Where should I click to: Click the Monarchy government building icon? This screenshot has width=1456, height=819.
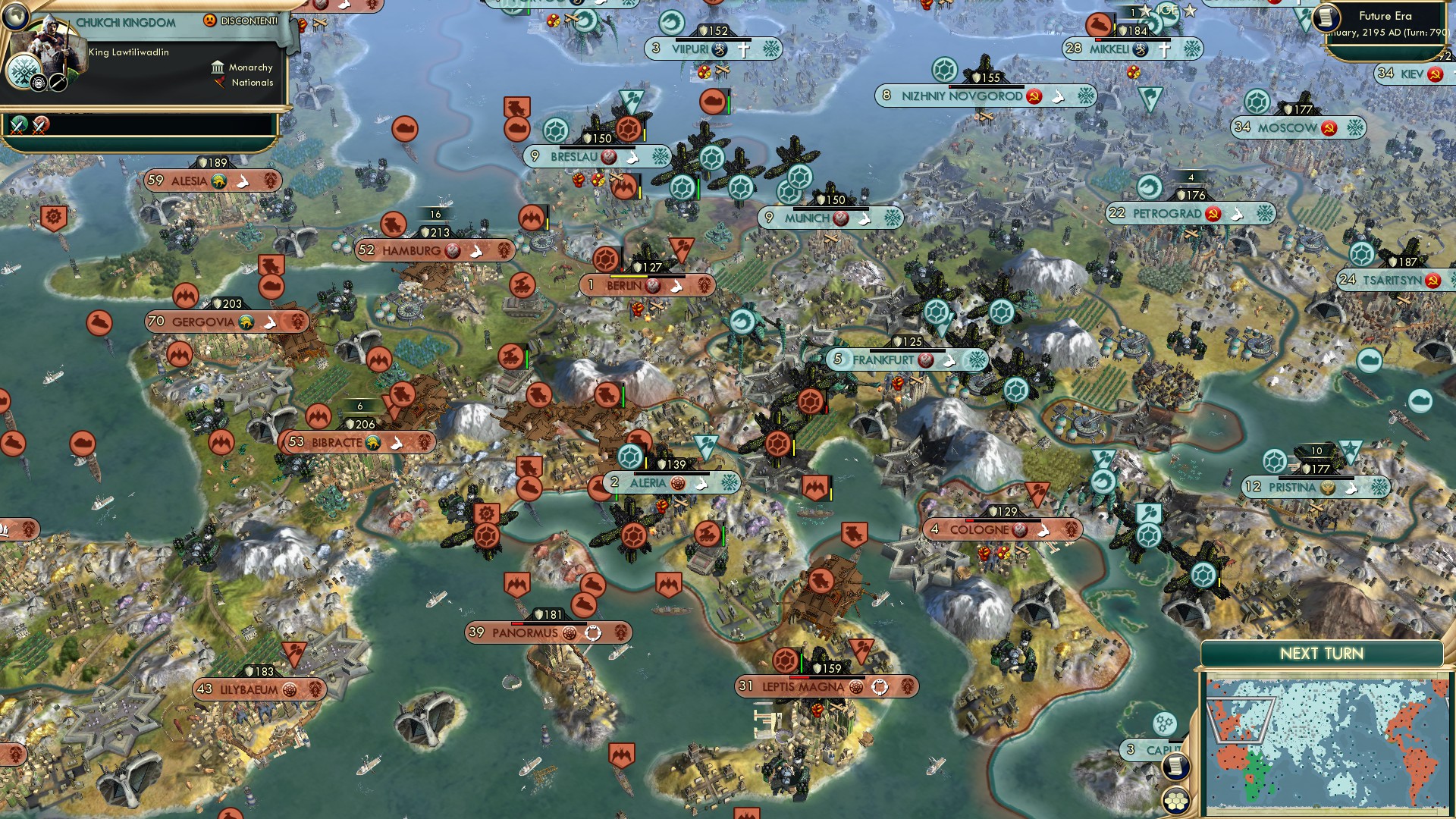(218, 68)
